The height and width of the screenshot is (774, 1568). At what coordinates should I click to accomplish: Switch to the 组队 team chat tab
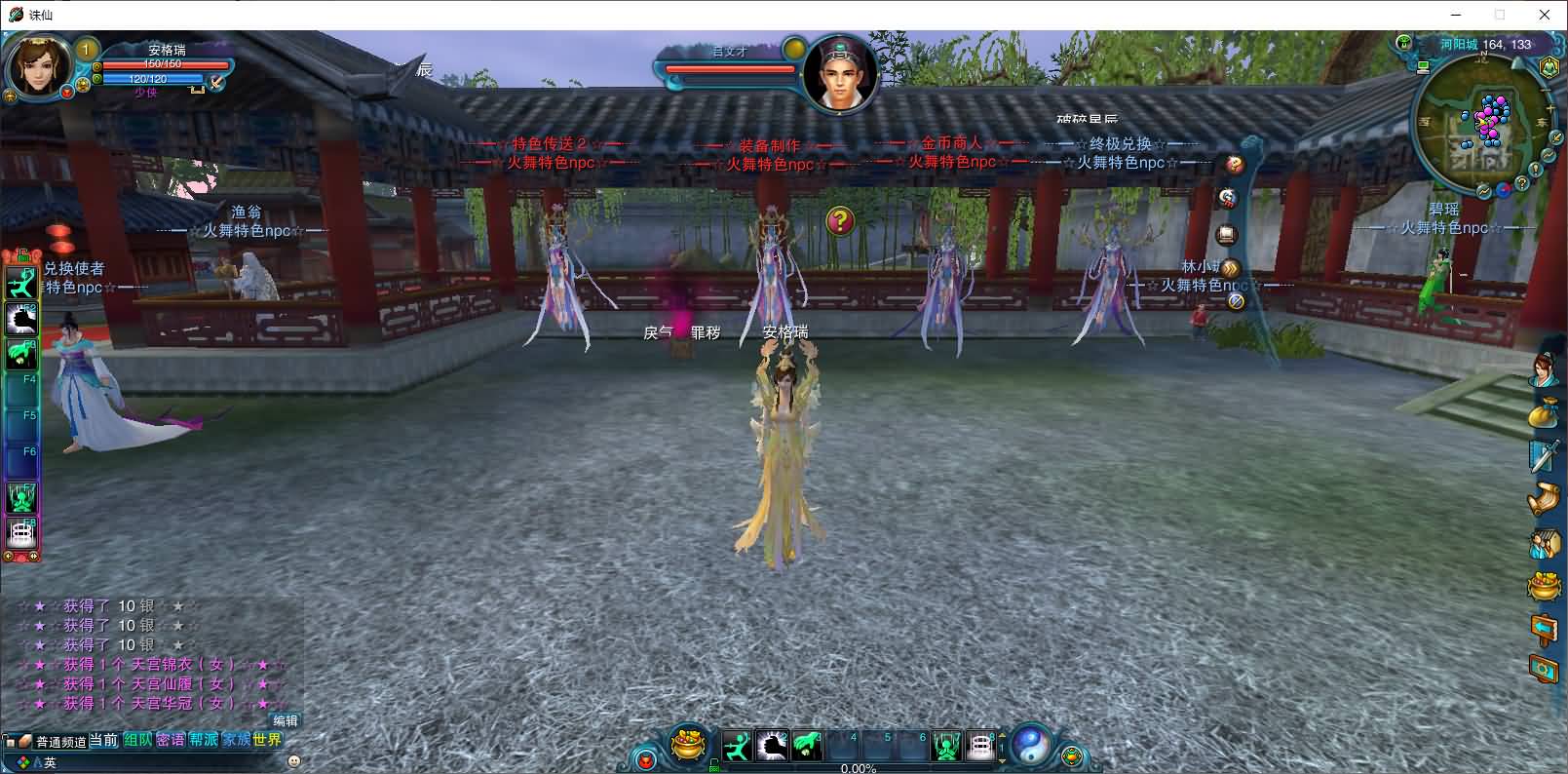pyautogui.click(x=137, y=740)
